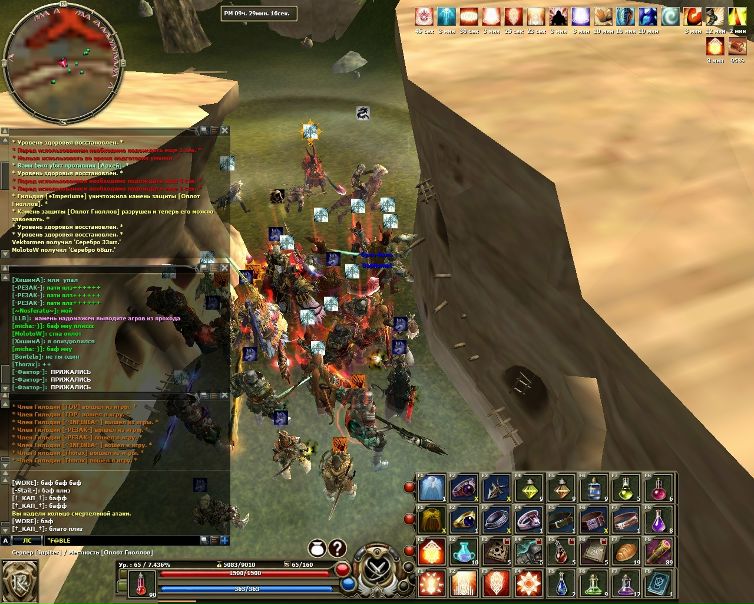Select the bread food item slot
The height and width of the screenshot is (604, 754).
[626, 551]
